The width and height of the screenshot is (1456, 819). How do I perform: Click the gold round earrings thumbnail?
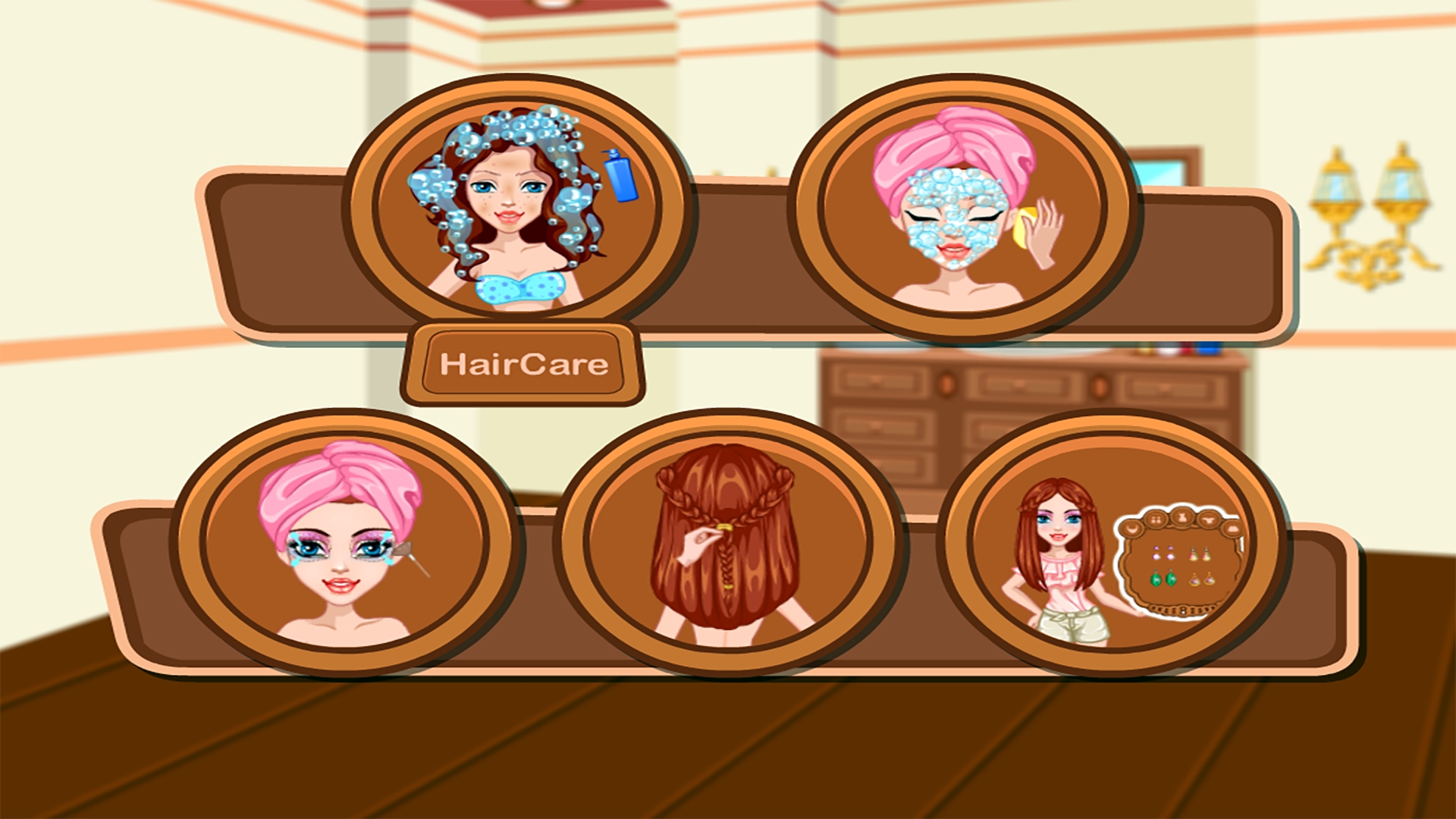click(x=1202, y=579)
